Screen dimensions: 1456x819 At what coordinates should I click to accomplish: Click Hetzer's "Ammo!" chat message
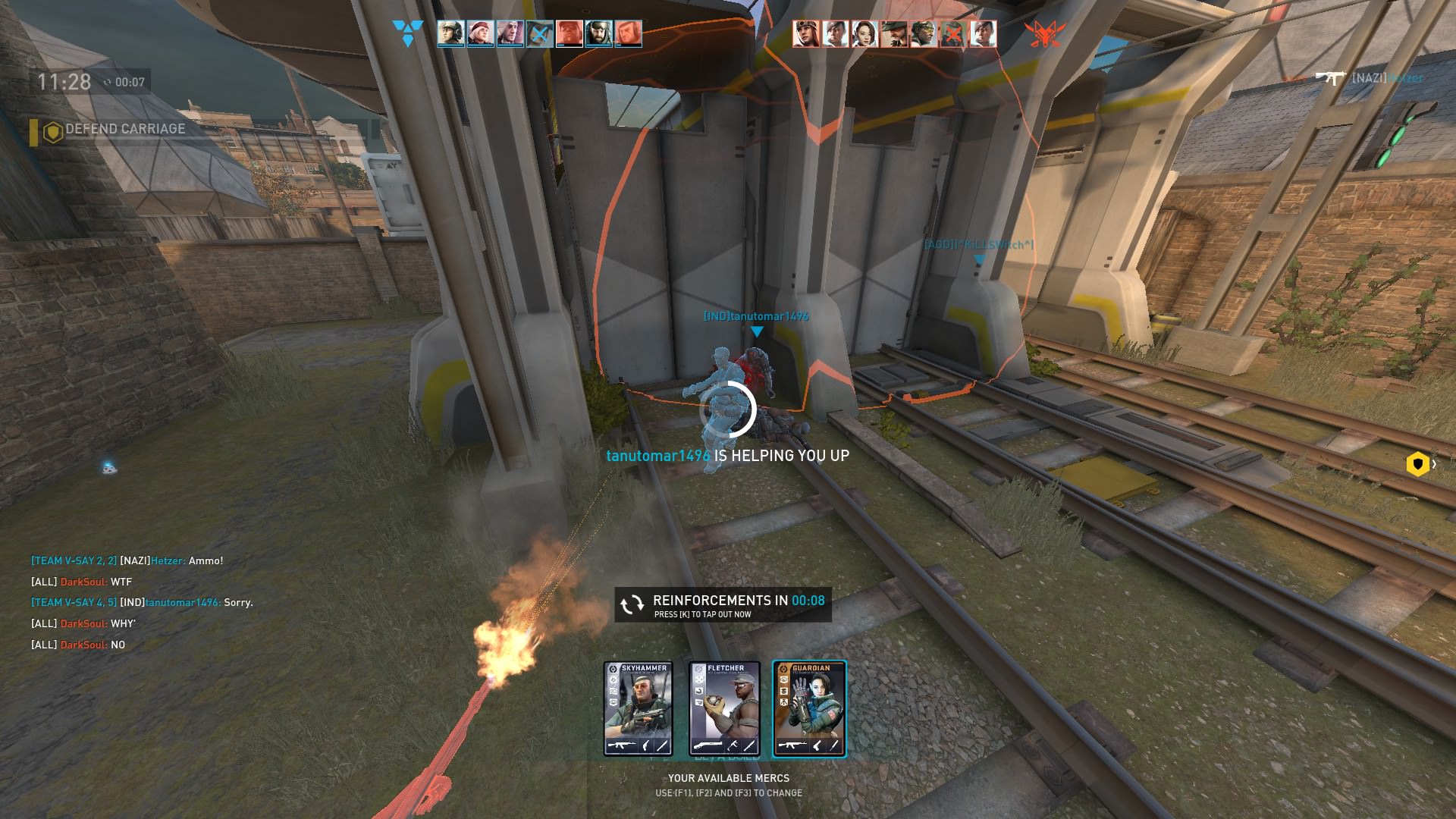point(127,561)
